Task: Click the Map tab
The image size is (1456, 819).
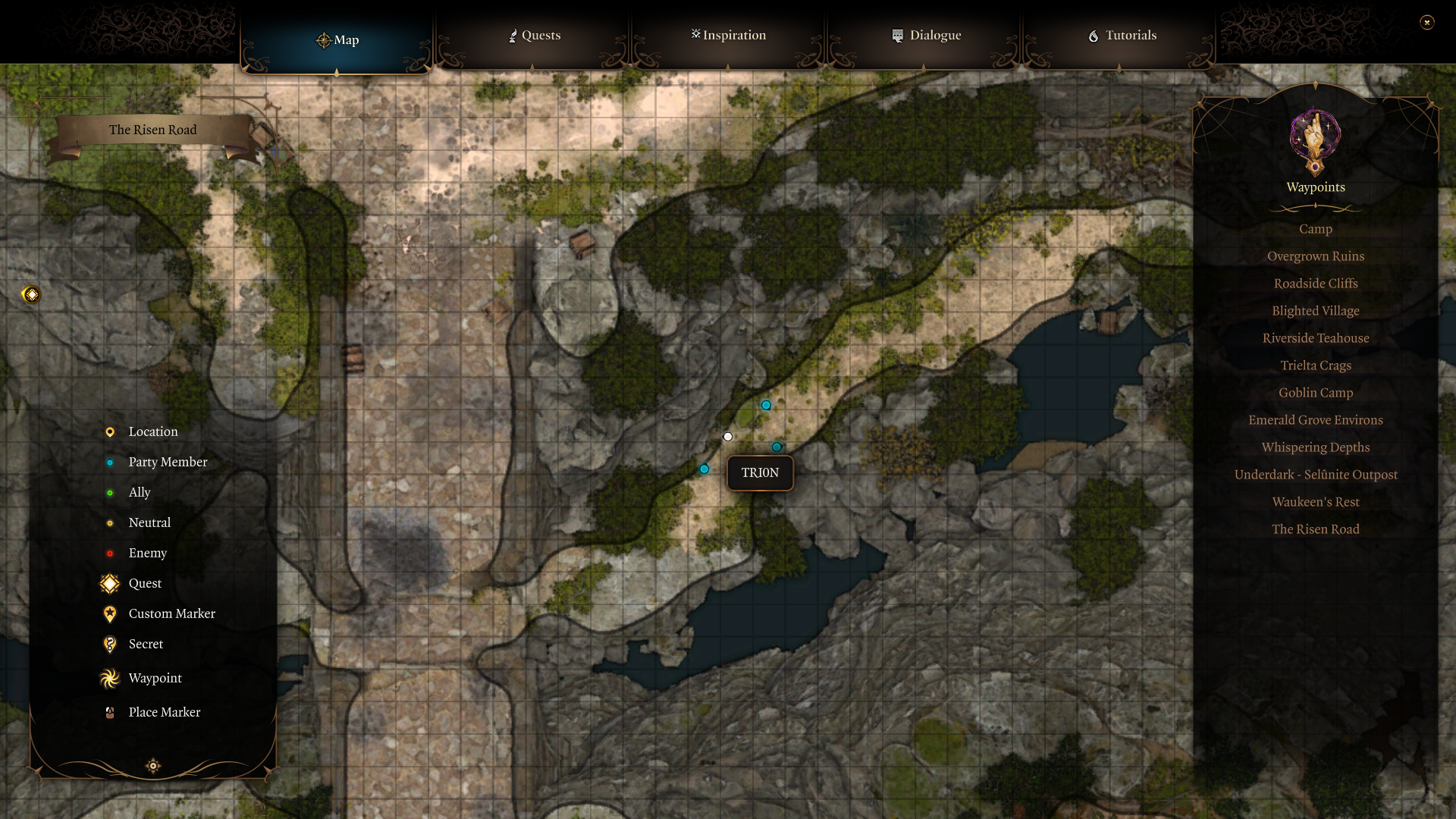Action: [337, 40]
